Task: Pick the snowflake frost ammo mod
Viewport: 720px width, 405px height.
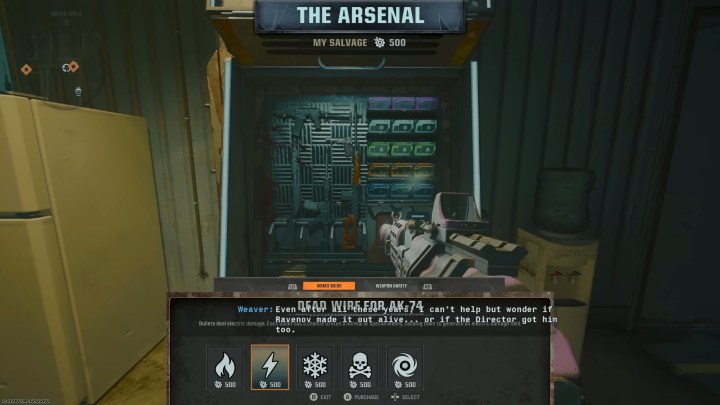Action: tap(315, 366)
